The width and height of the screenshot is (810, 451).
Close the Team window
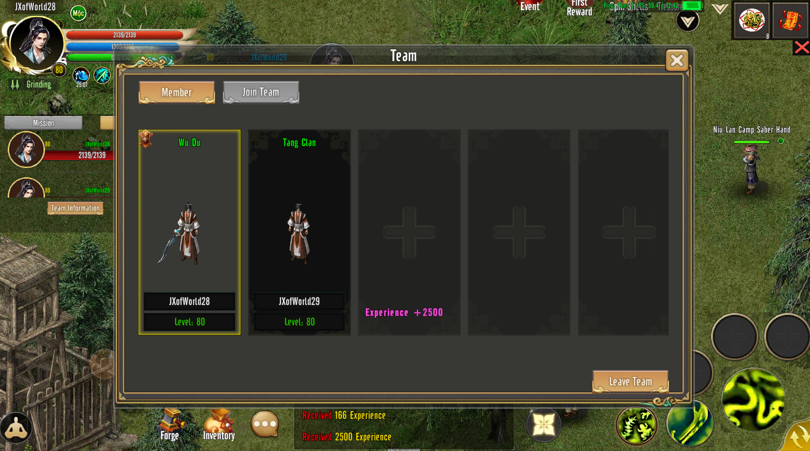pos(677,60)
